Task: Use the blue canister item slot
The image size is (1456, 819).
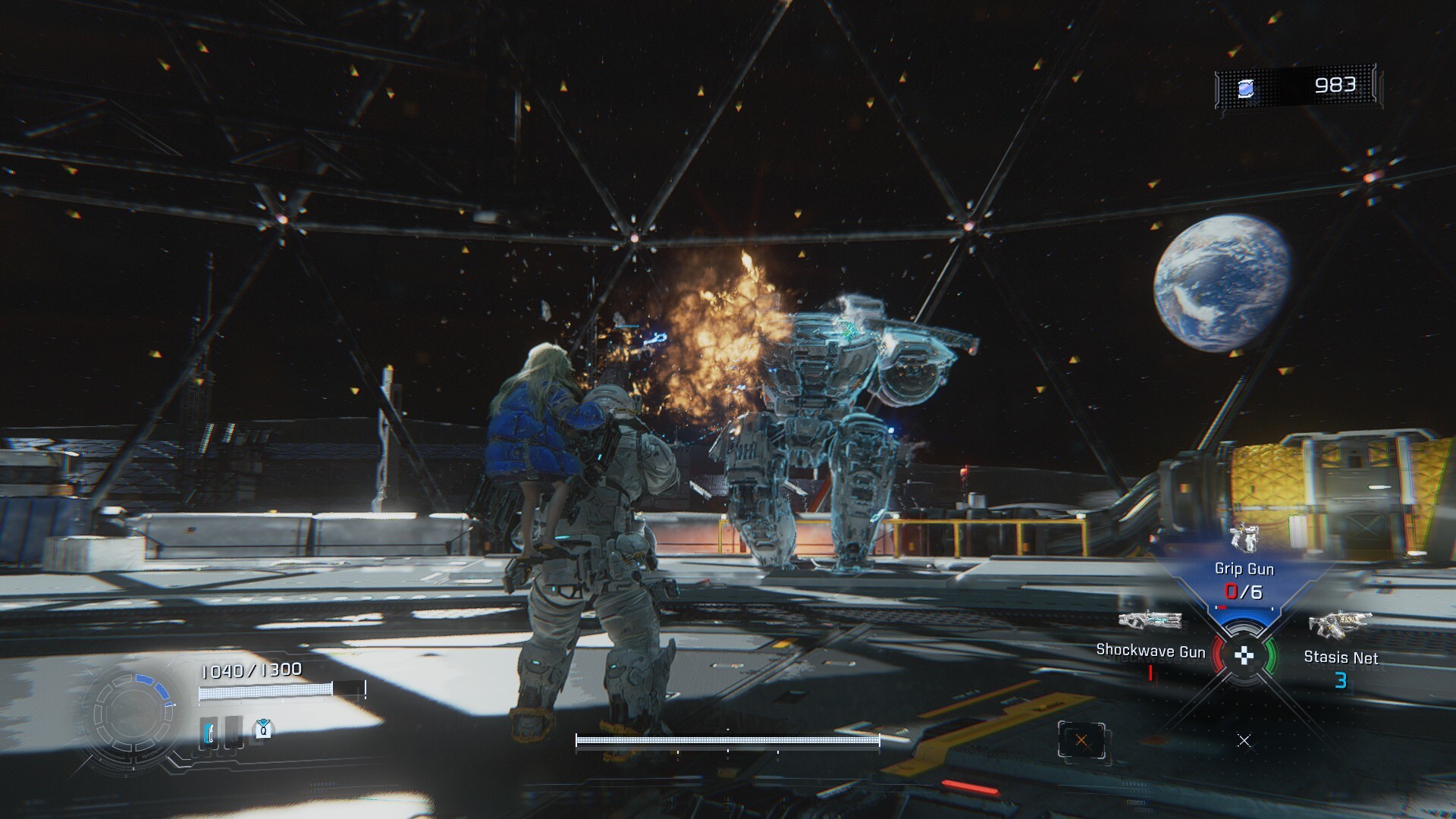Action: [210, 733]
